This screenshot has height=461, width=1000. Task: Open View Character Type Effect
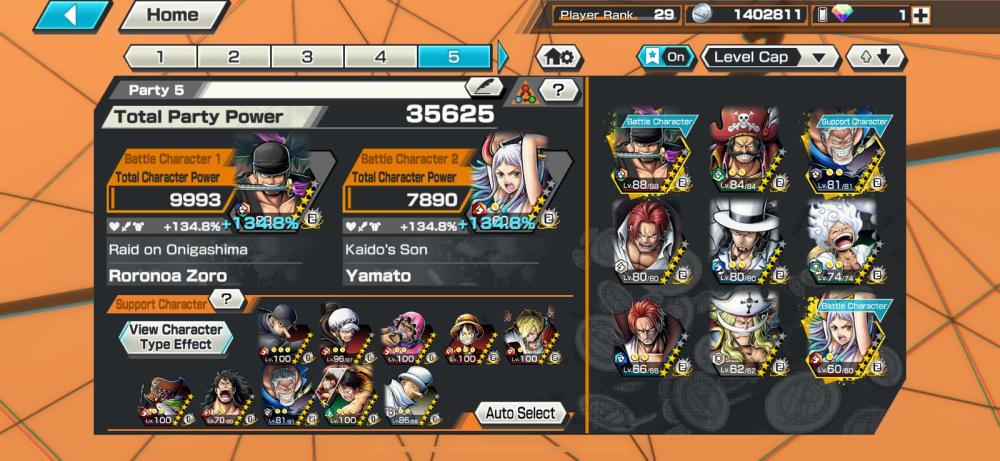175,337
